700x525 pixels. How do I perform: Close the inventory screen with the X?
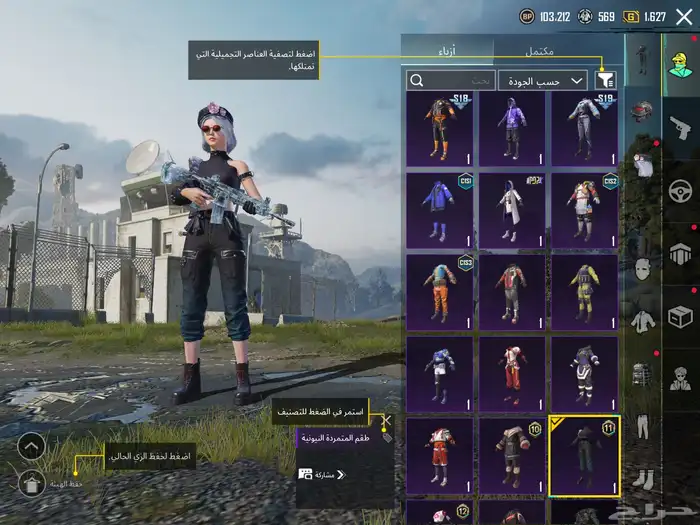684,17
